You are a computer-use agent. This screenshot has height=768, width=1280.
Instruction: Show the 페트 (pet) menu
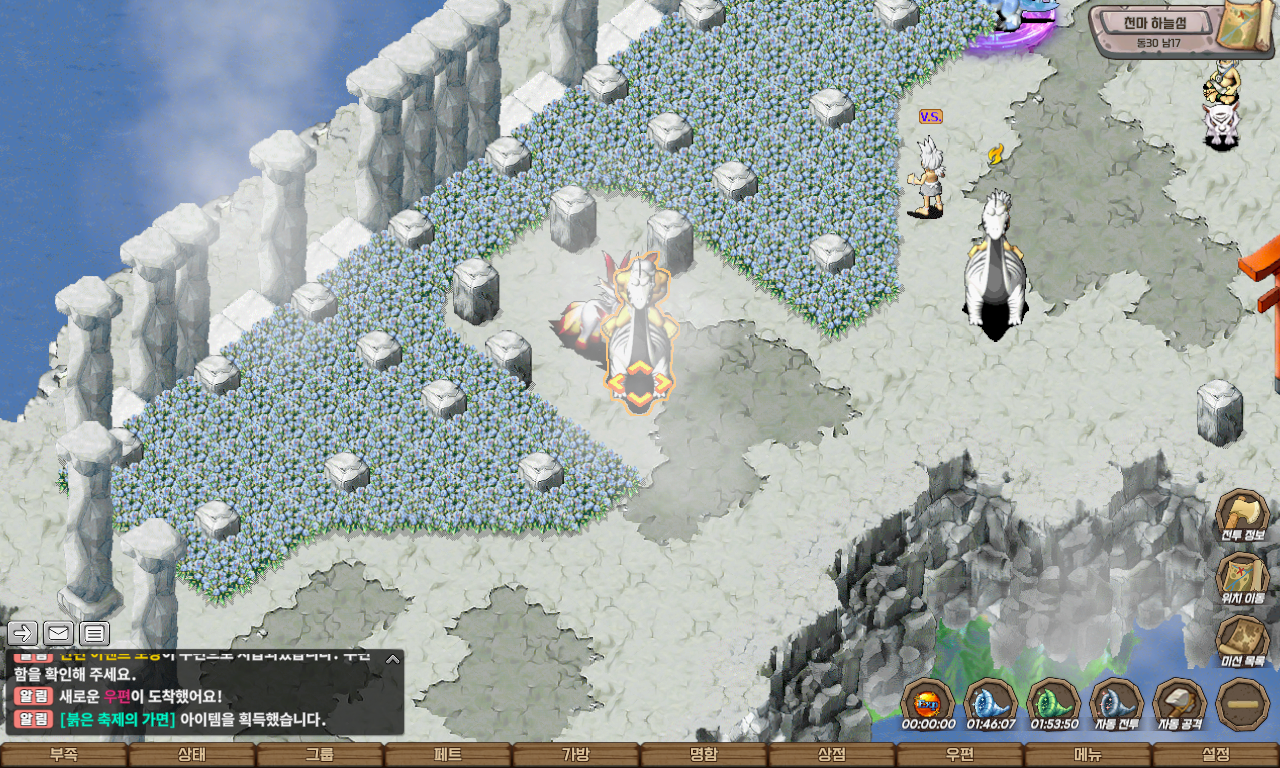click(448, 755)
